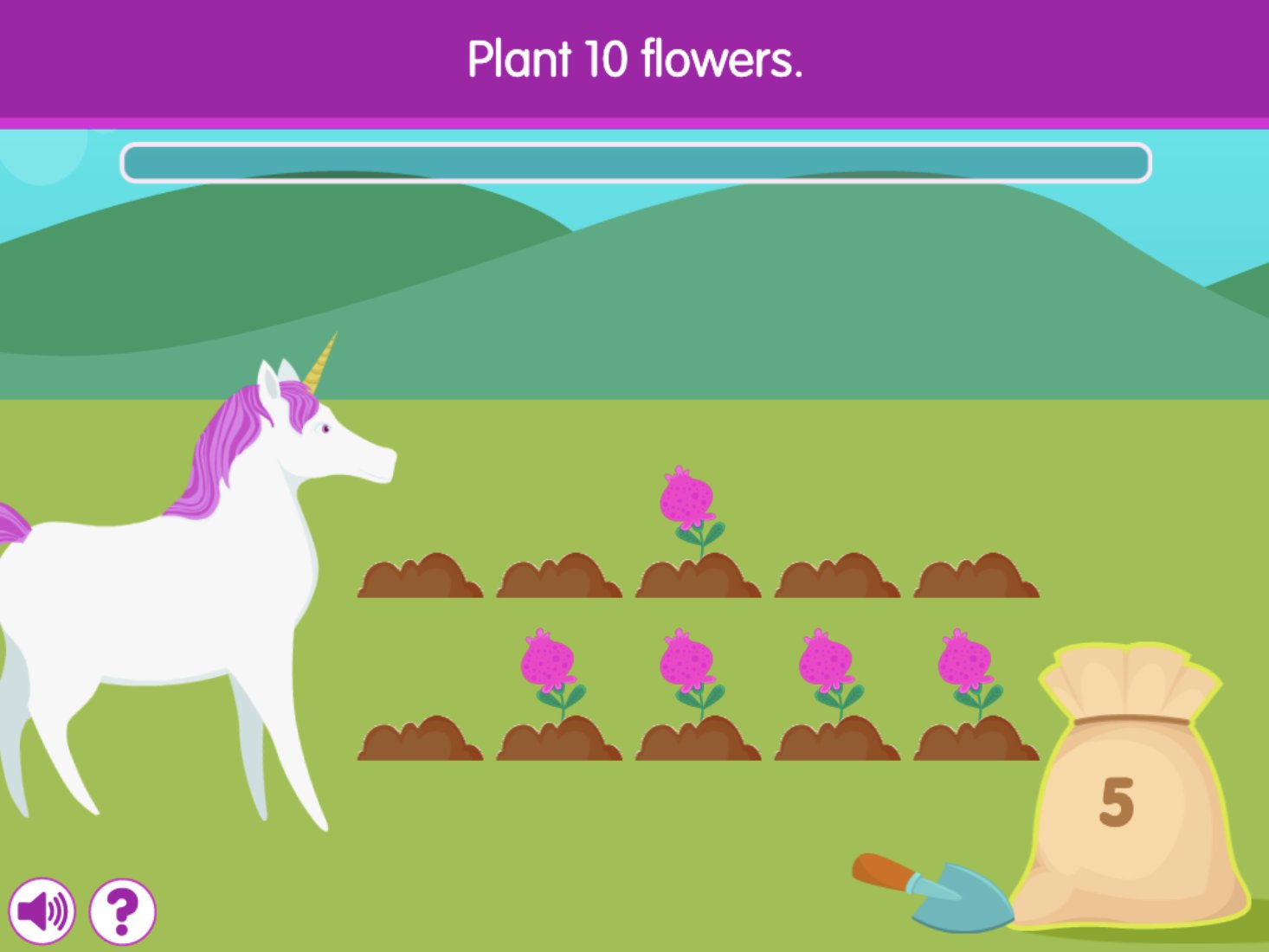Click the Plant 10 flowers instruction banner

click(x=634, y=59)
